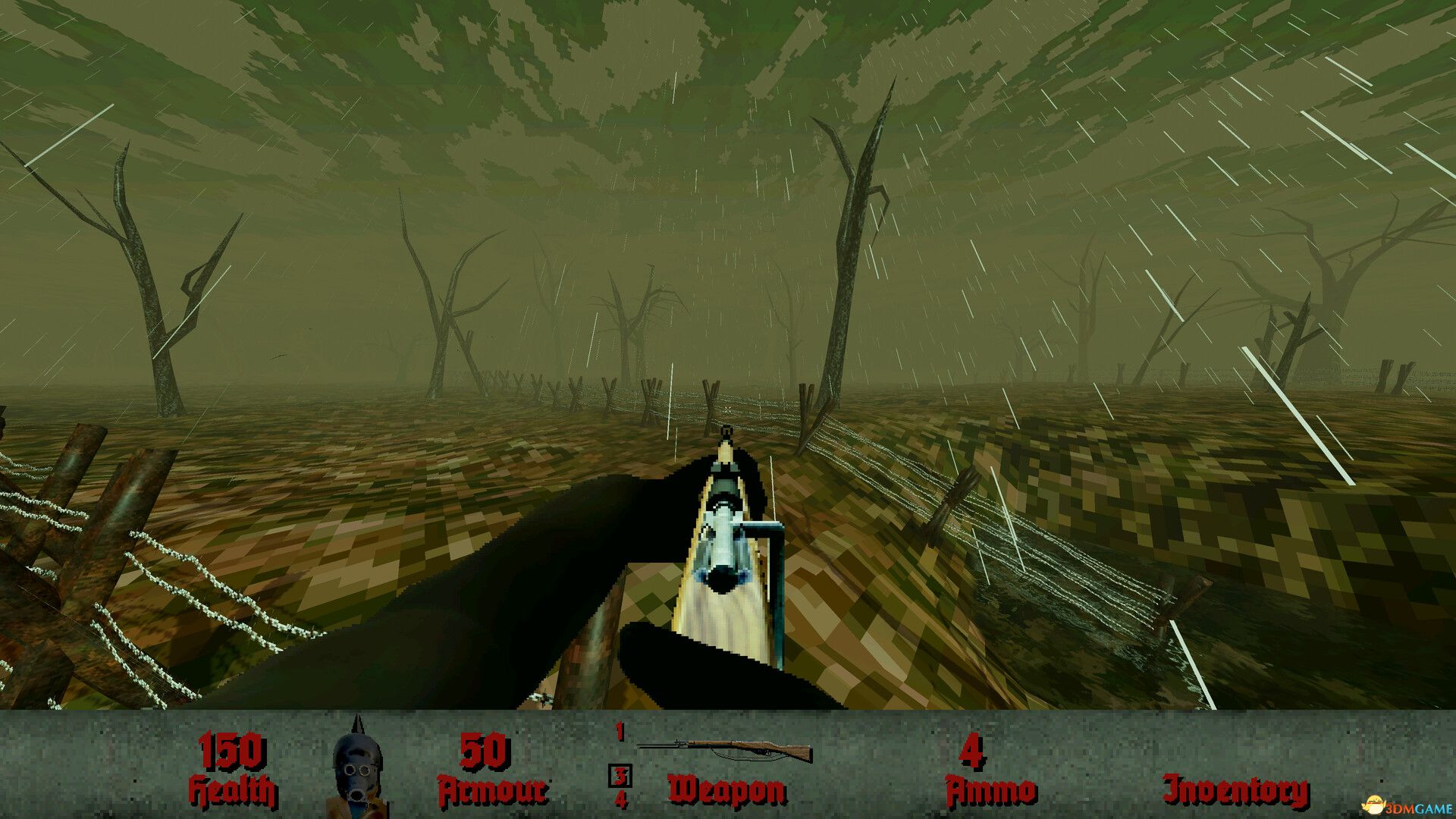Select slot 1 to switch weapons
Screen dimensions: 1456x819
tap(619, 733)
